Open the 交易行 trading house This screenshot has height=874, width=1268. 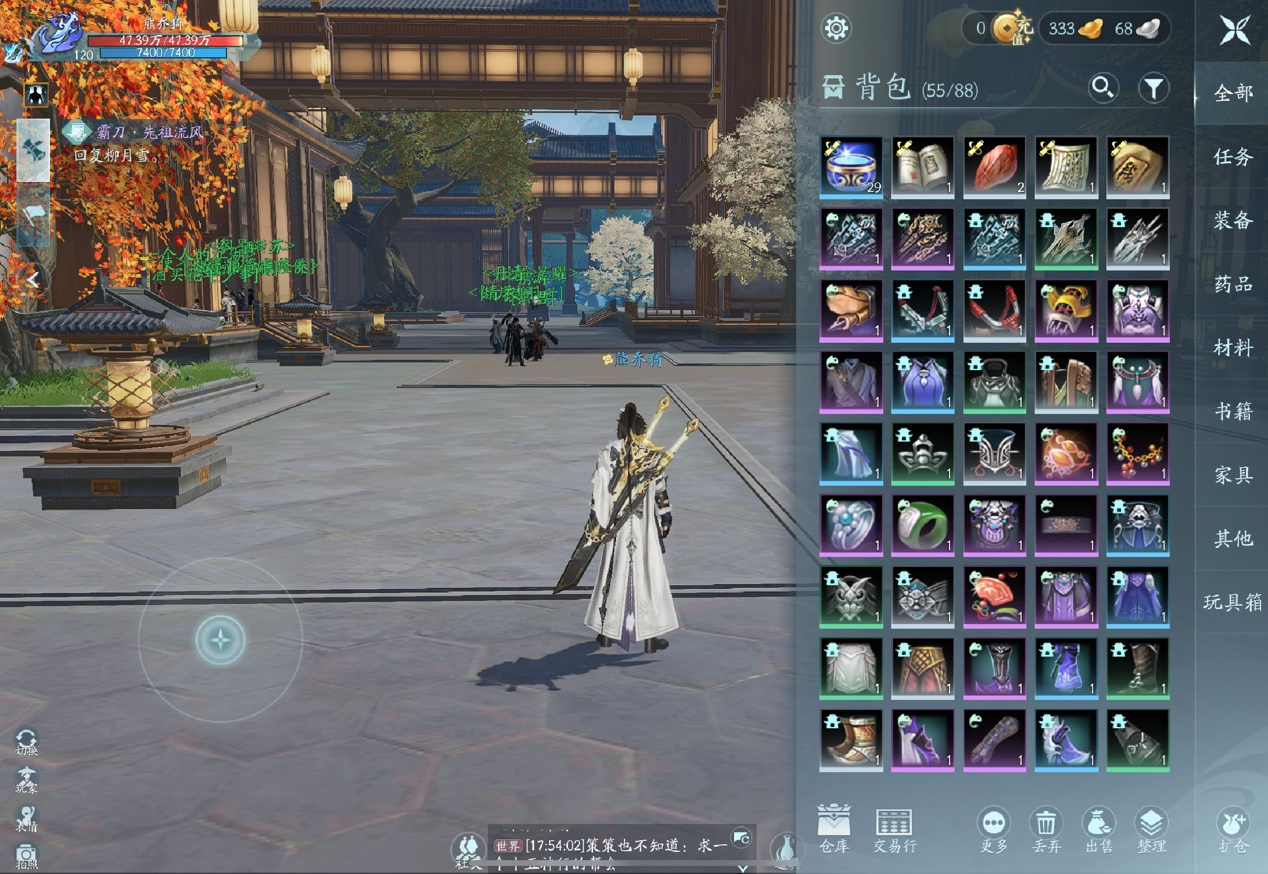[x=894, y=828]
